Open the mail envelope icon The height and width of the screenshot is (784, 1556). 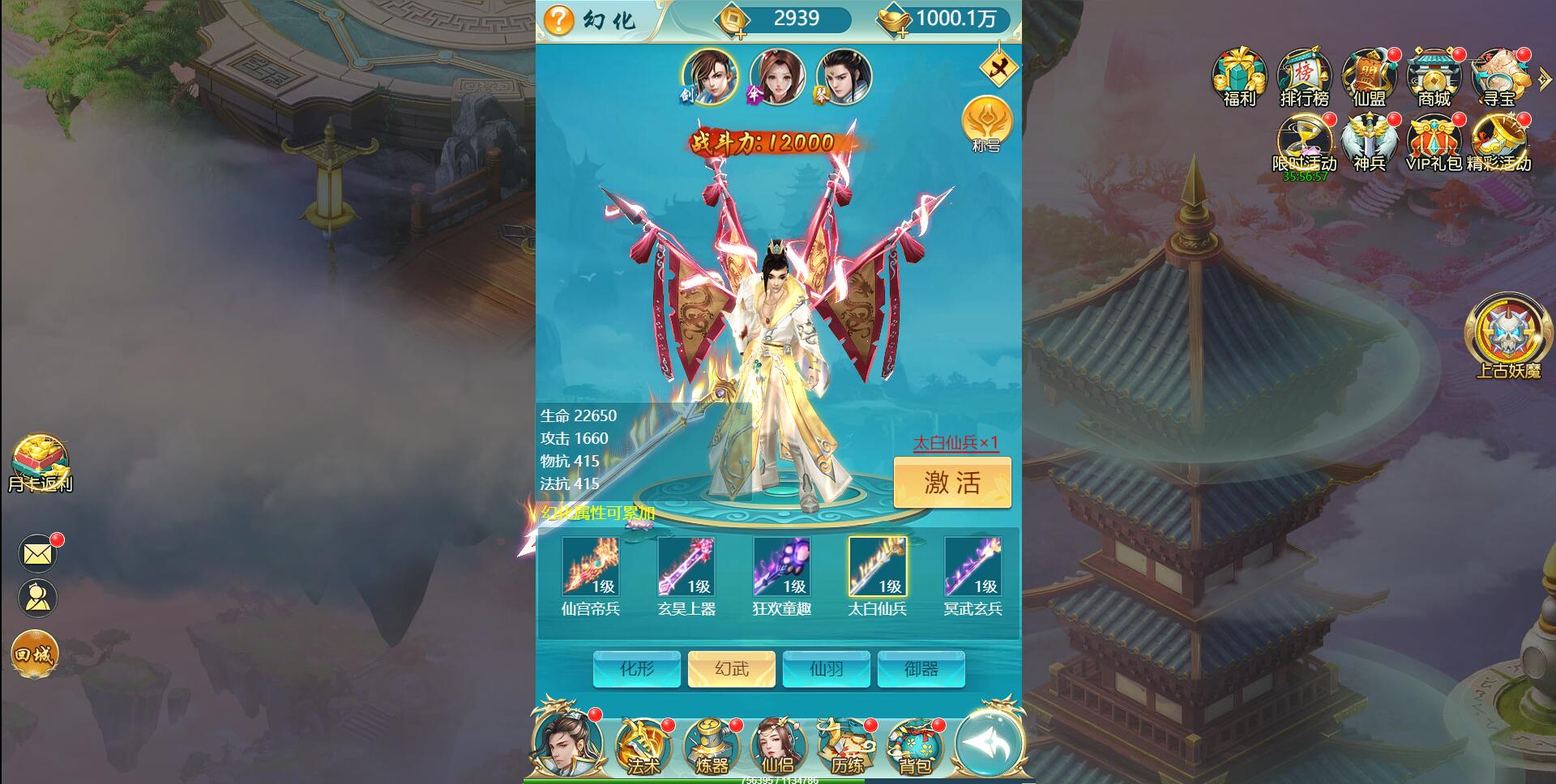tap(36, 553)
